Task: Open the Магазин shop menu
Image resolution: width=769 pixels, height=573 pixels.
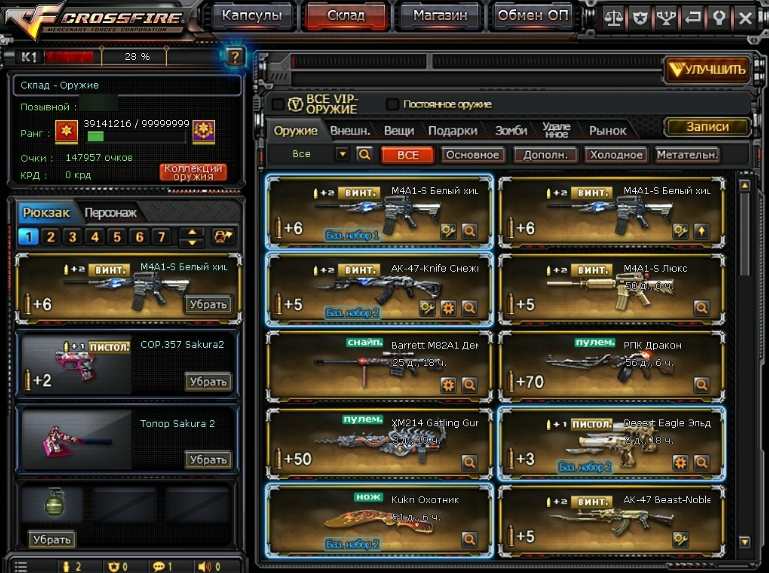Action: click(x=439, y=15)
